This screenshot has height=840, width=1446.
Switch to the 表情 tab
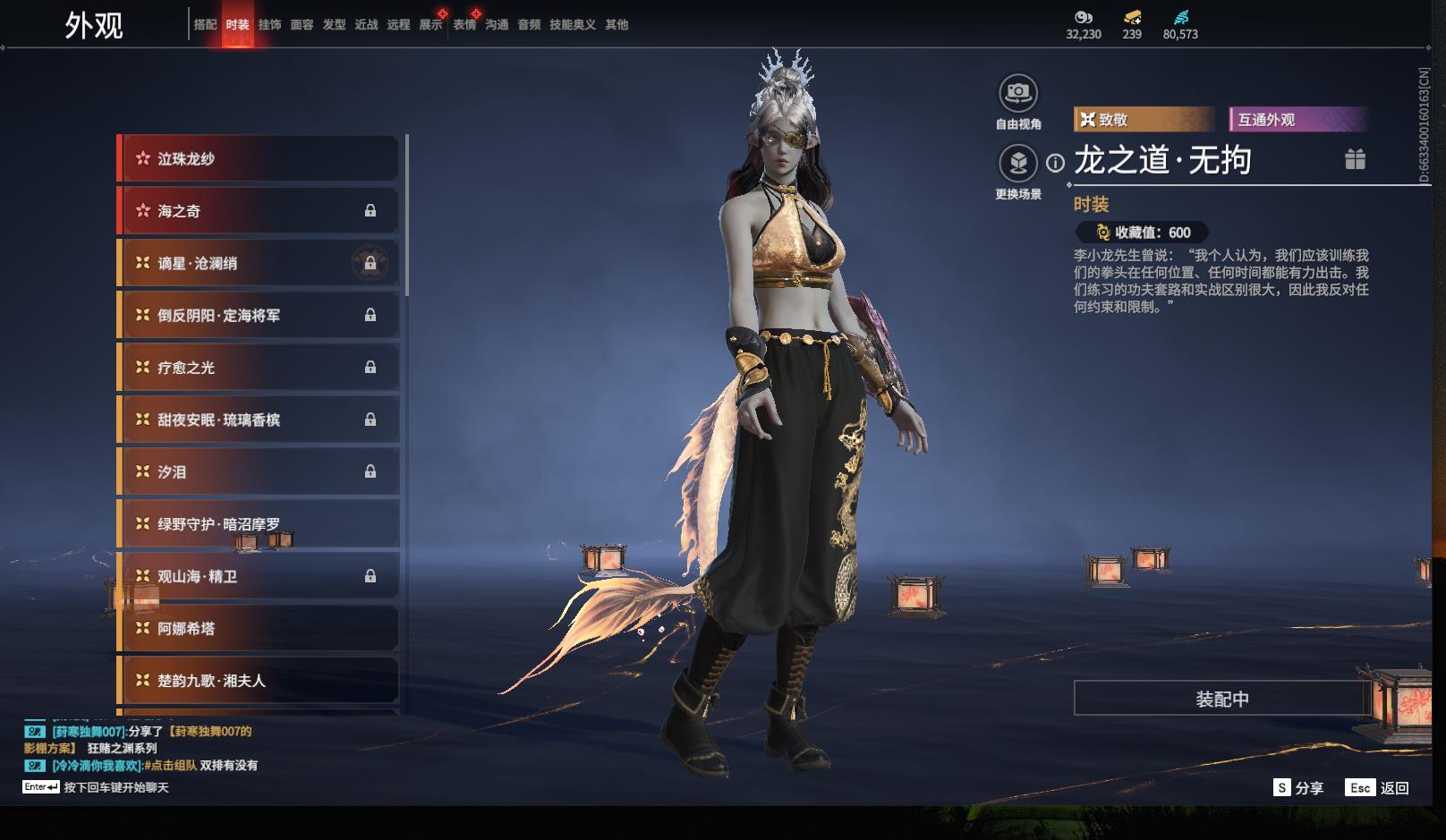click(464, 25)
